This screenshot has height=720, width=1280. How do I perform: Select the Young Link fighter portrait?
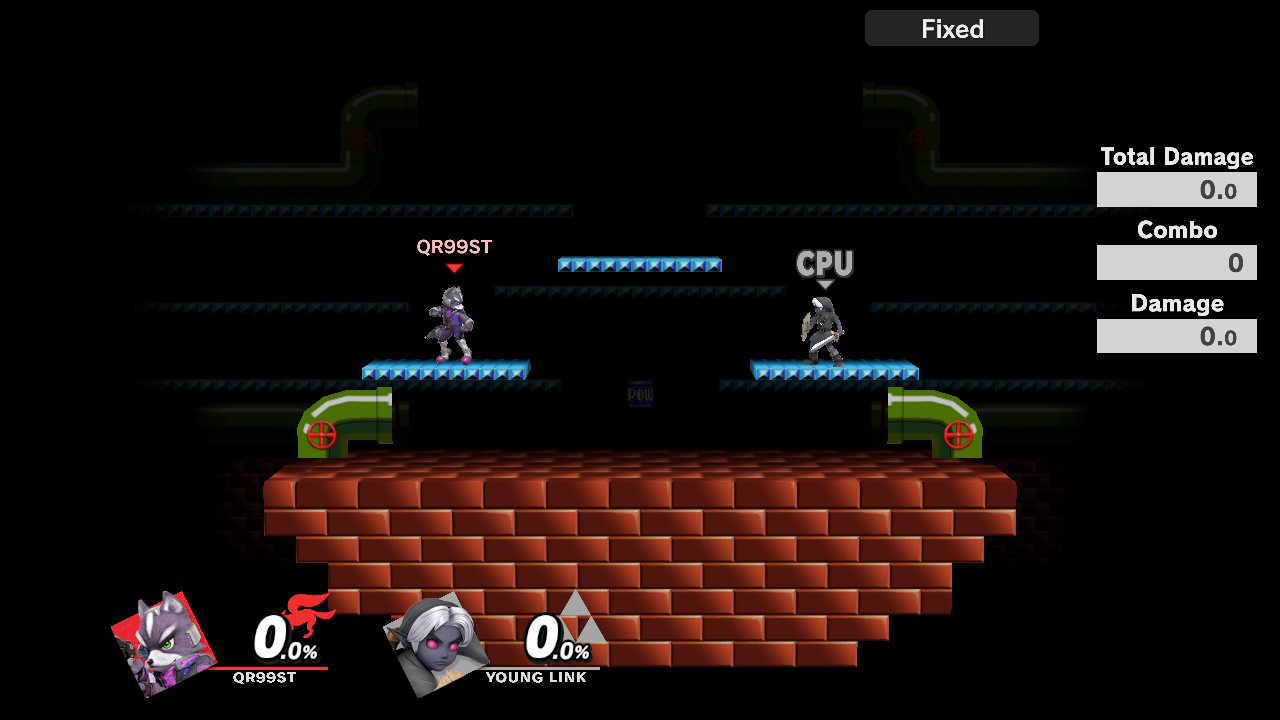click(x=435, y=644)
